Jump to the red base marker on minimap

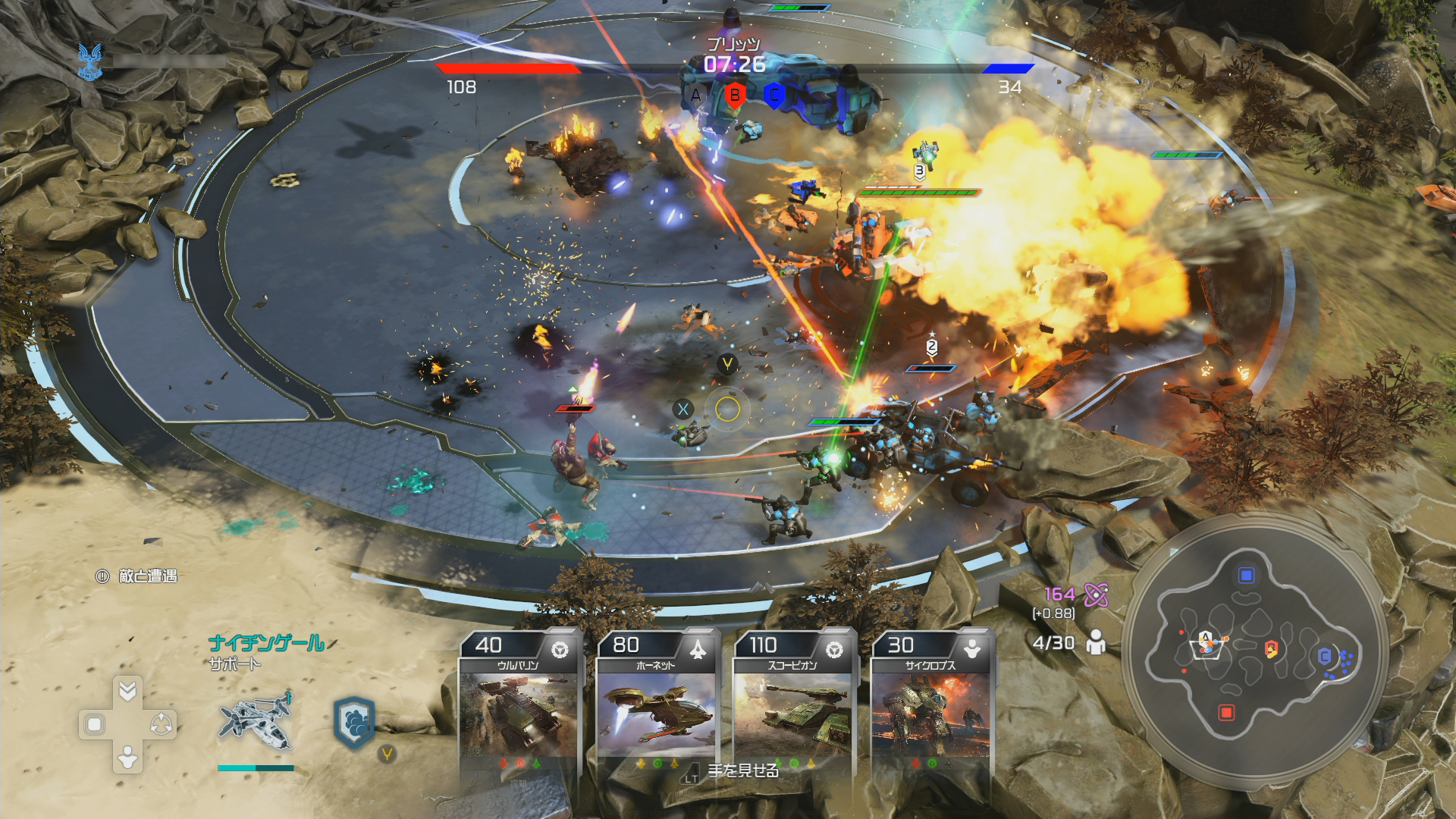pos(1226,712)
